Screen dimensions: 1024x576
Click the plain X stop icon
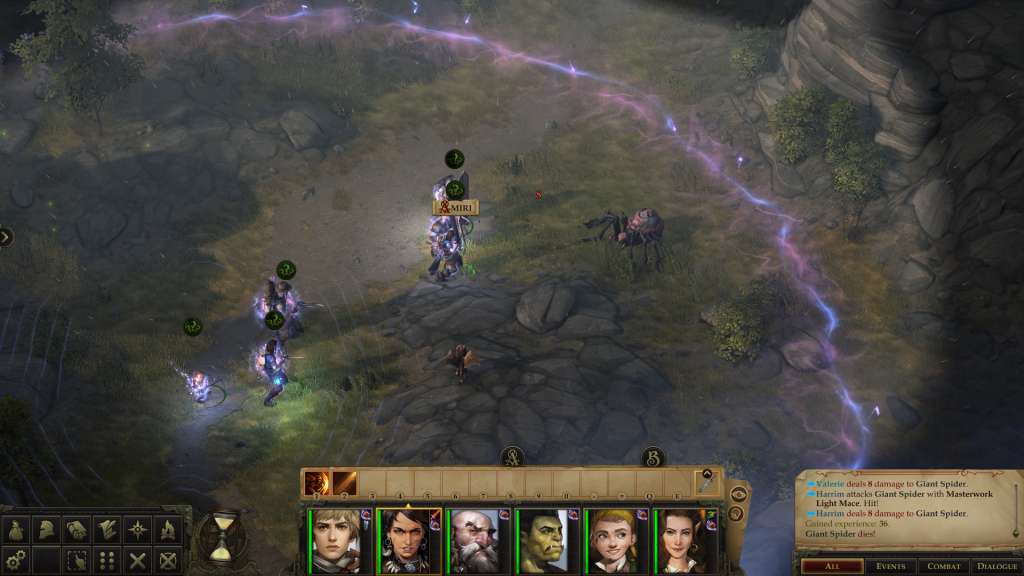click(x=137, y=560)
